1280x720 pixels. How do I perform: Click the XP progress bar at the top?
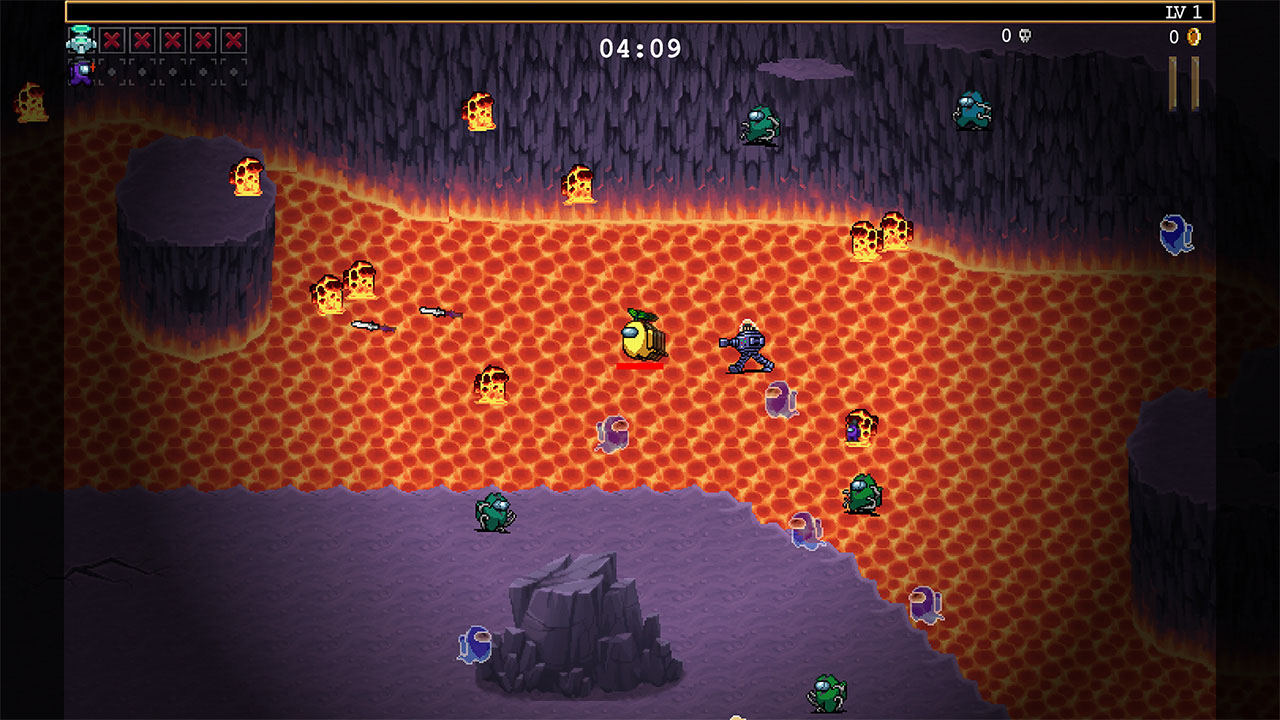coord(640,11)
